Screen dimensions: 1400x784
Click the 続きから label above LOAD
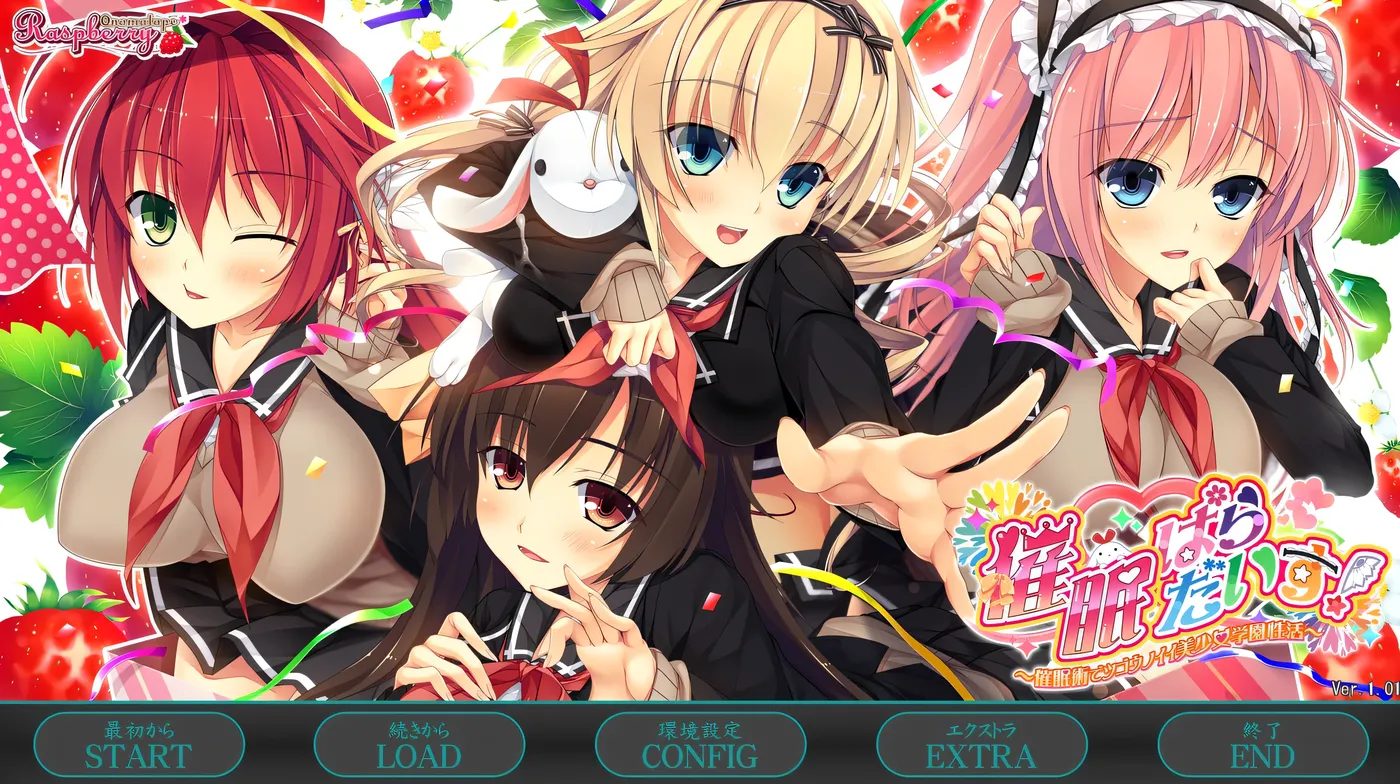click(x=419, y=727)
